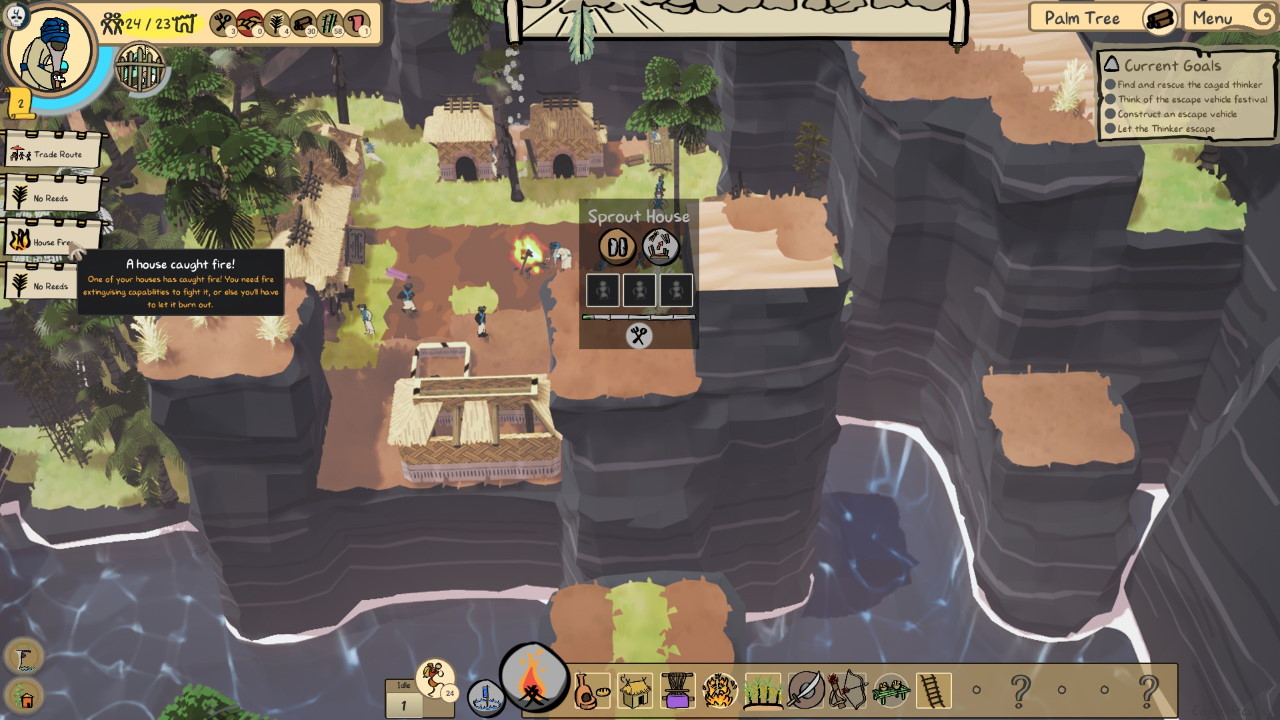Image resolution: width=1280 pixels, height=720 pixels.
Task: Open the bow and quiver category
Action: pyautogui.click(x=847, y=690)
